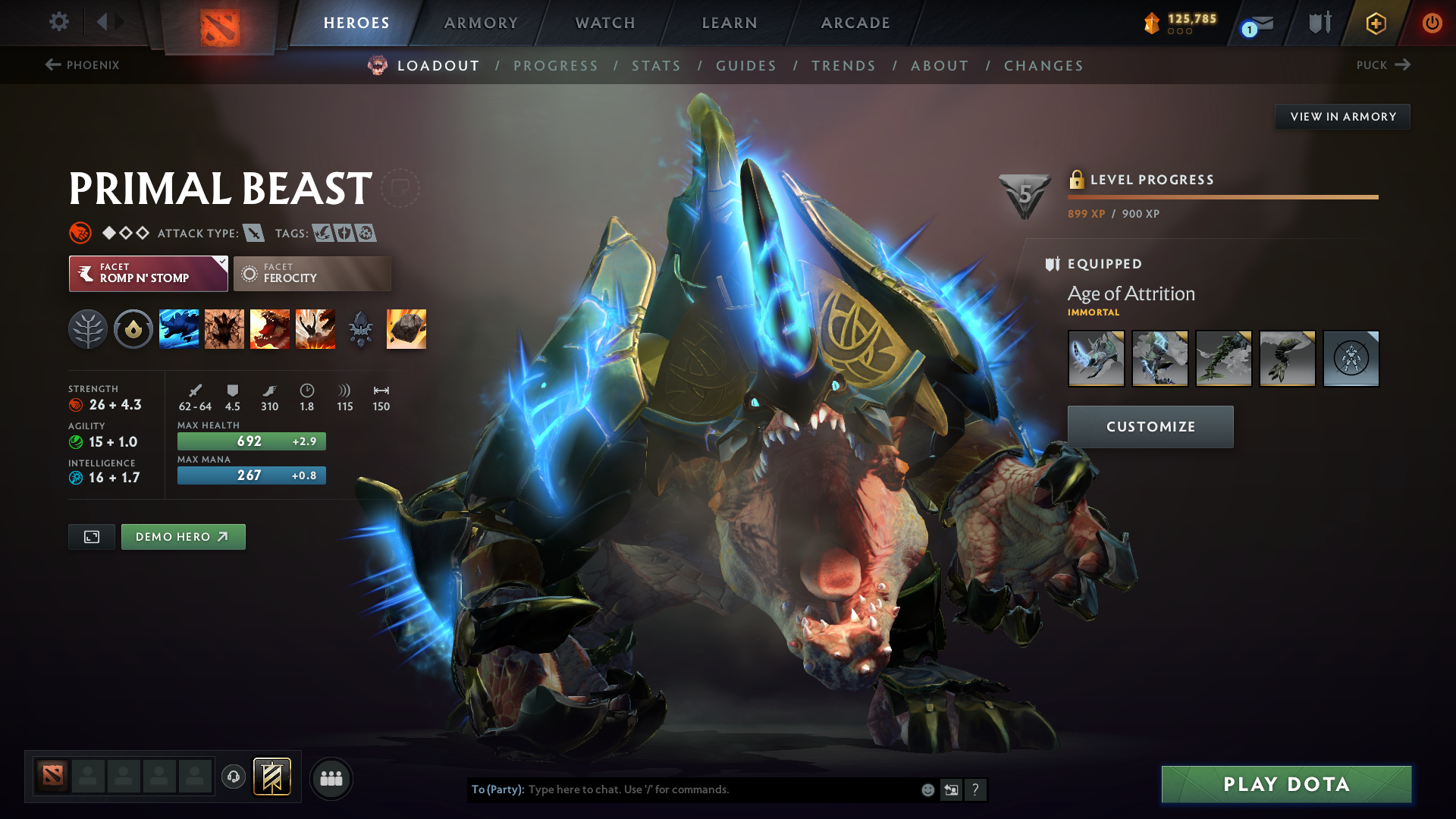Open the emoticon picker in chat

(927, 789)
